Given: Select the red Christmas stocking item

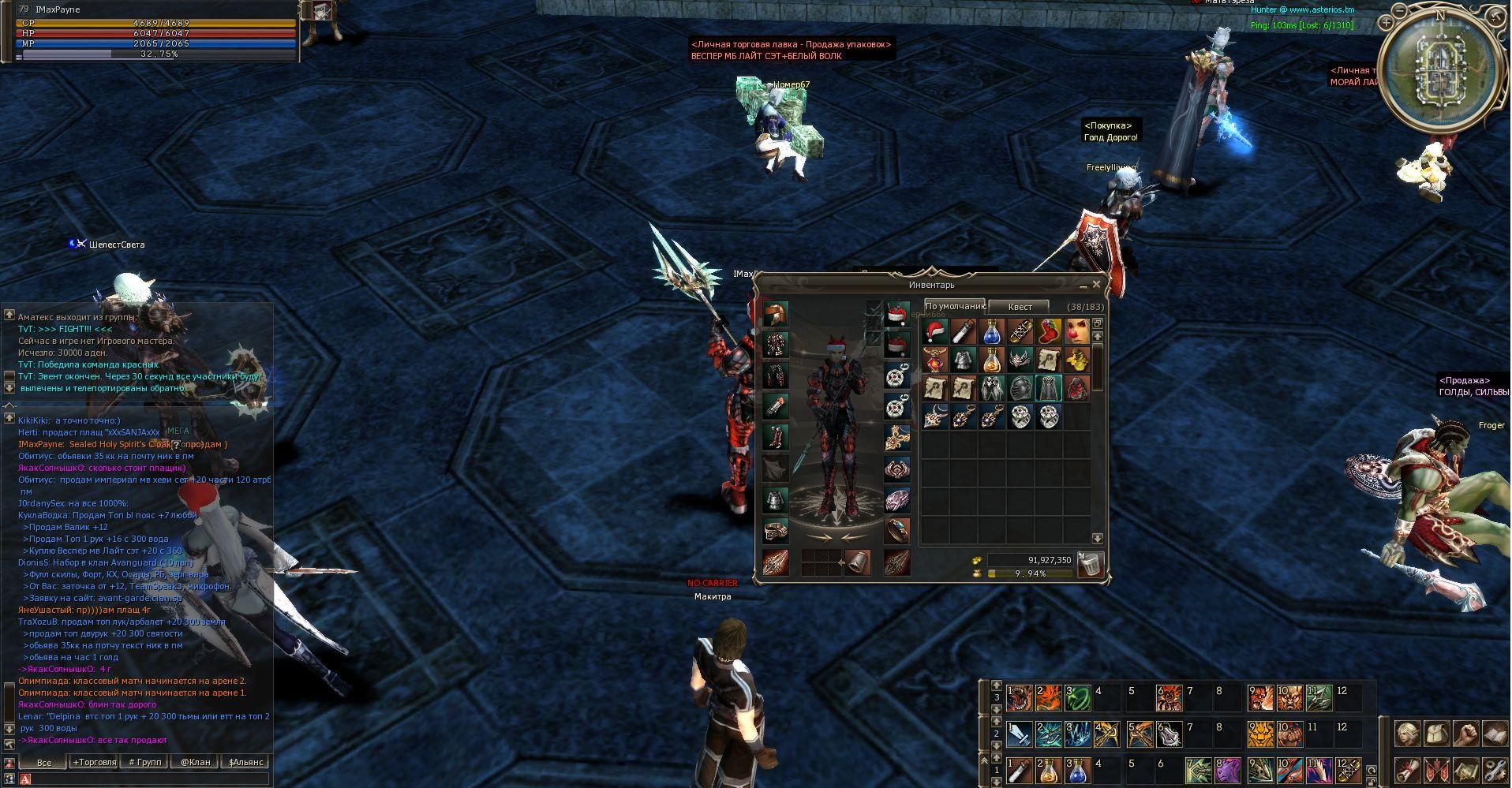Looking at the screenshot, I should point(1049,331).
